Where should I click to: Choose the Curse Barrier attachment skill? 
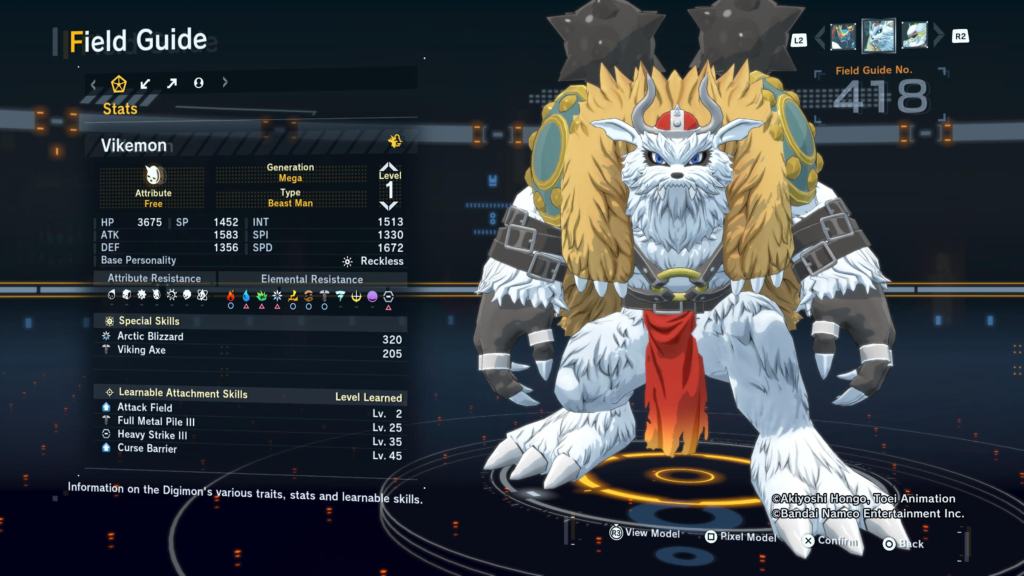point(147,449)
